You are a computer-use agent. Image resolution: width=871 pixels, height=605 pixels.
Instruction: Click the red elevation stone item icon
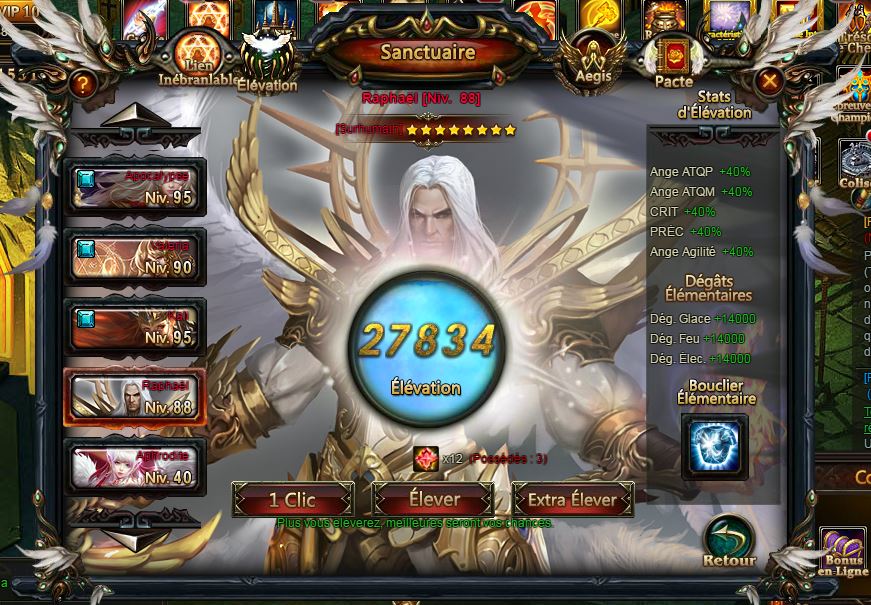pos(425,458)
